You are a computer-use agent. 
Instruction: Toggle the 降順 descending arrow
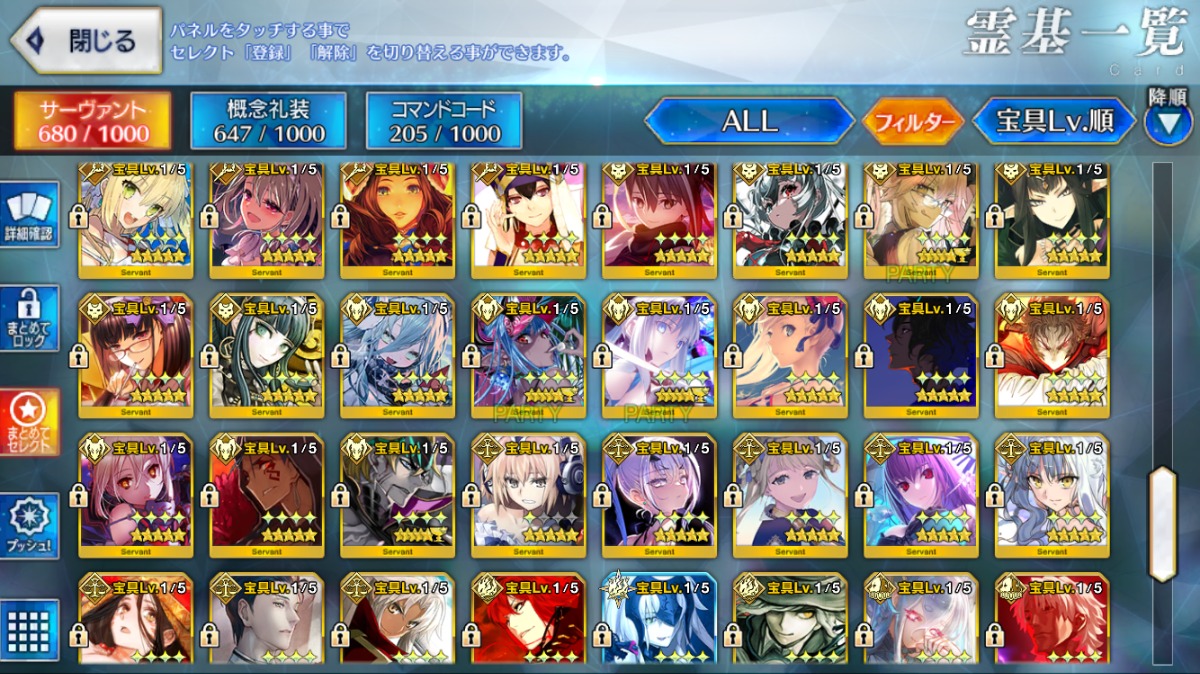1167,122
